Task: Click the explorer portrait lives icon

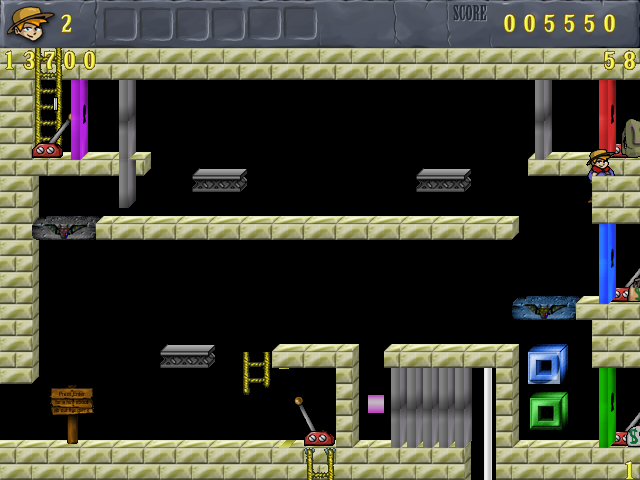Action: pos(30,22)
